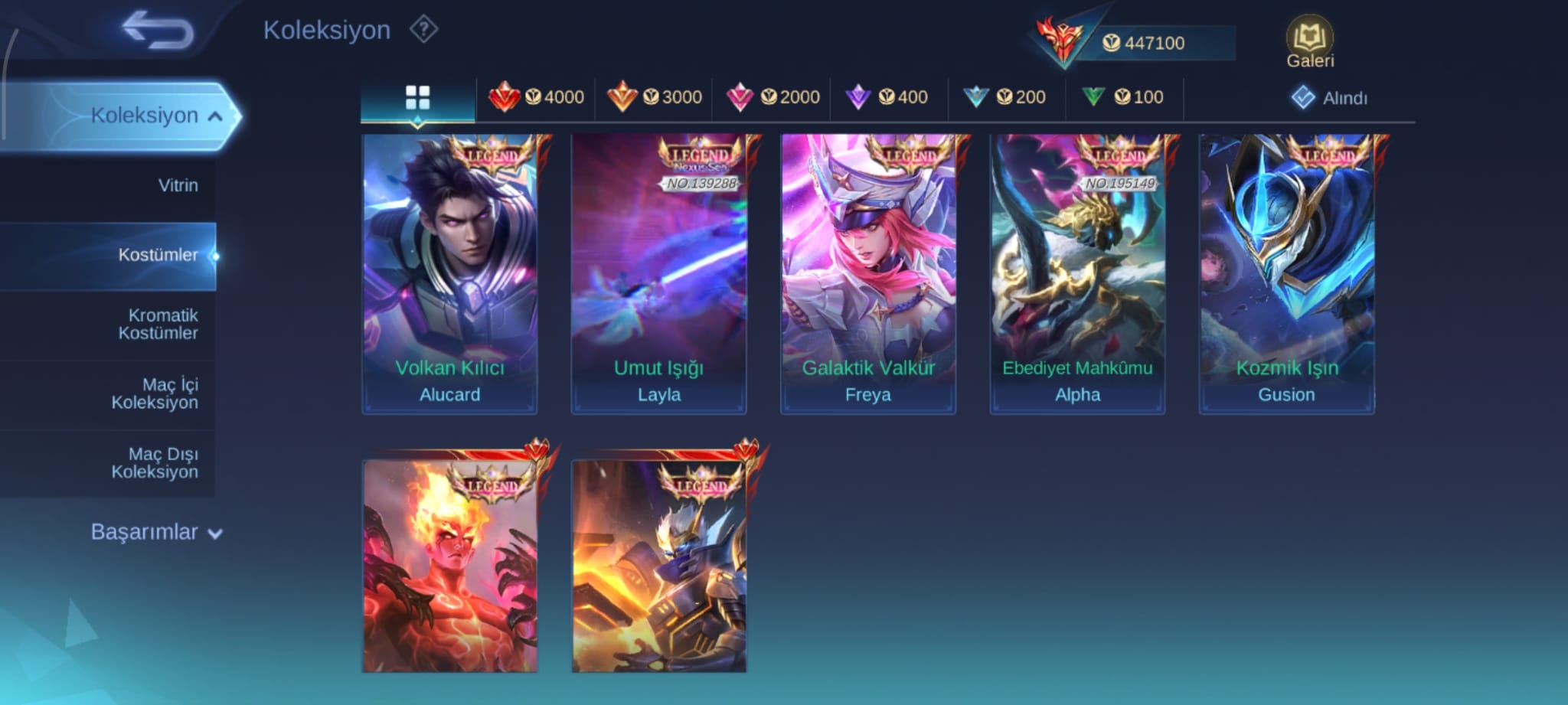Open Kromatik Kostümler in the sidebar

(x=158, y=324)
